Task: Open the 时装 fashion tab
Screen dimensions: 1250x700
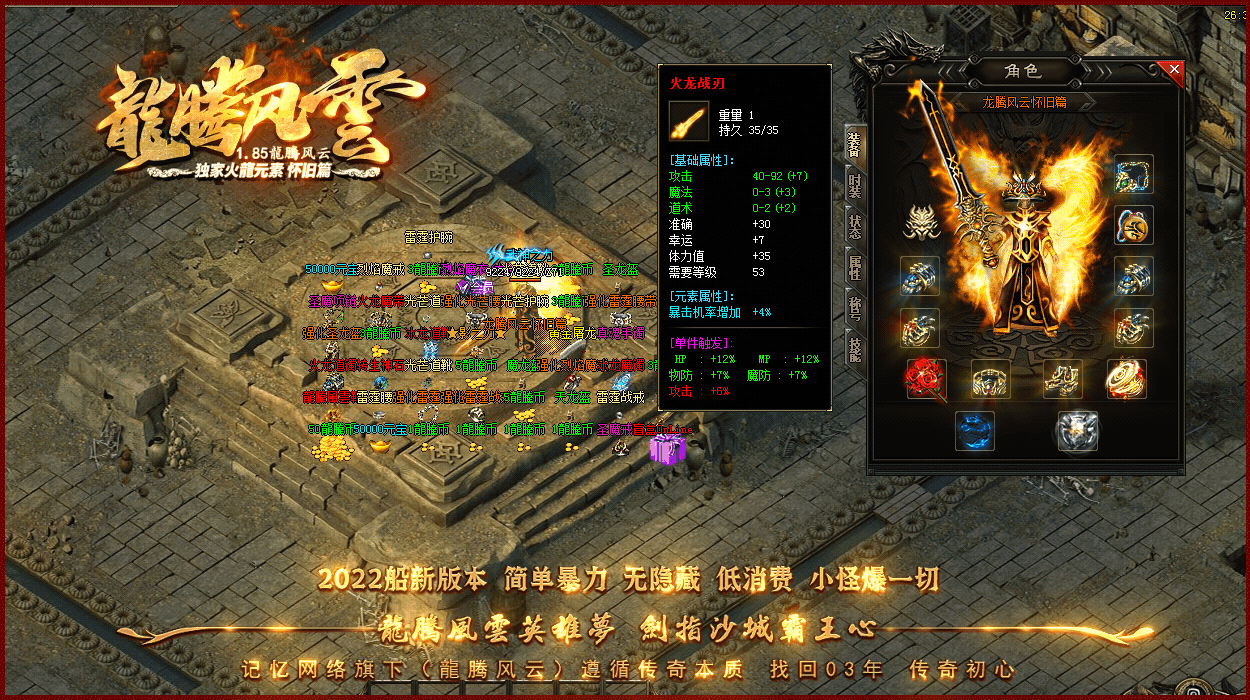Action: click(x=855, y=185)
